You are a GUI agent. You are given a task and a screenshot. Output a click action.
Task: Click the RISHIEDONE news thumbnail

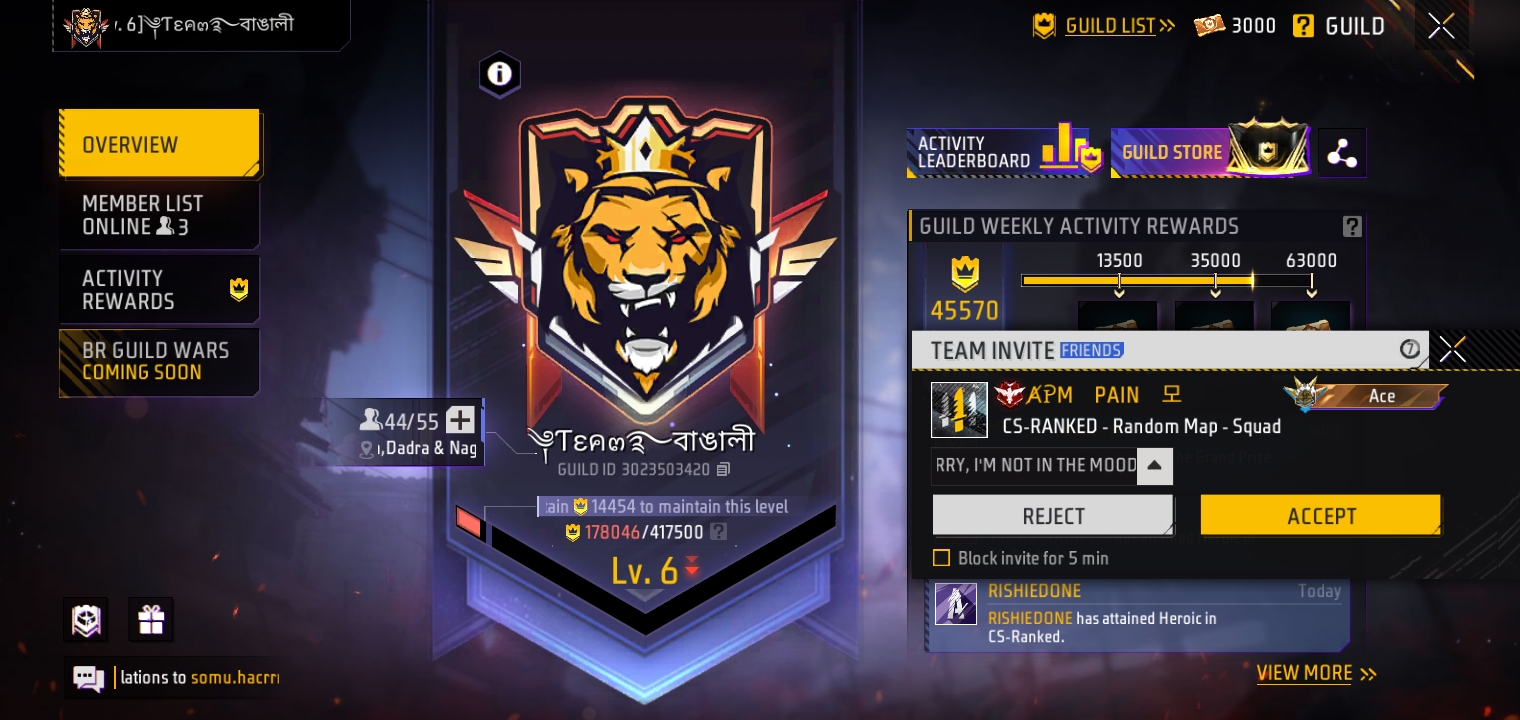click(956, 603)
